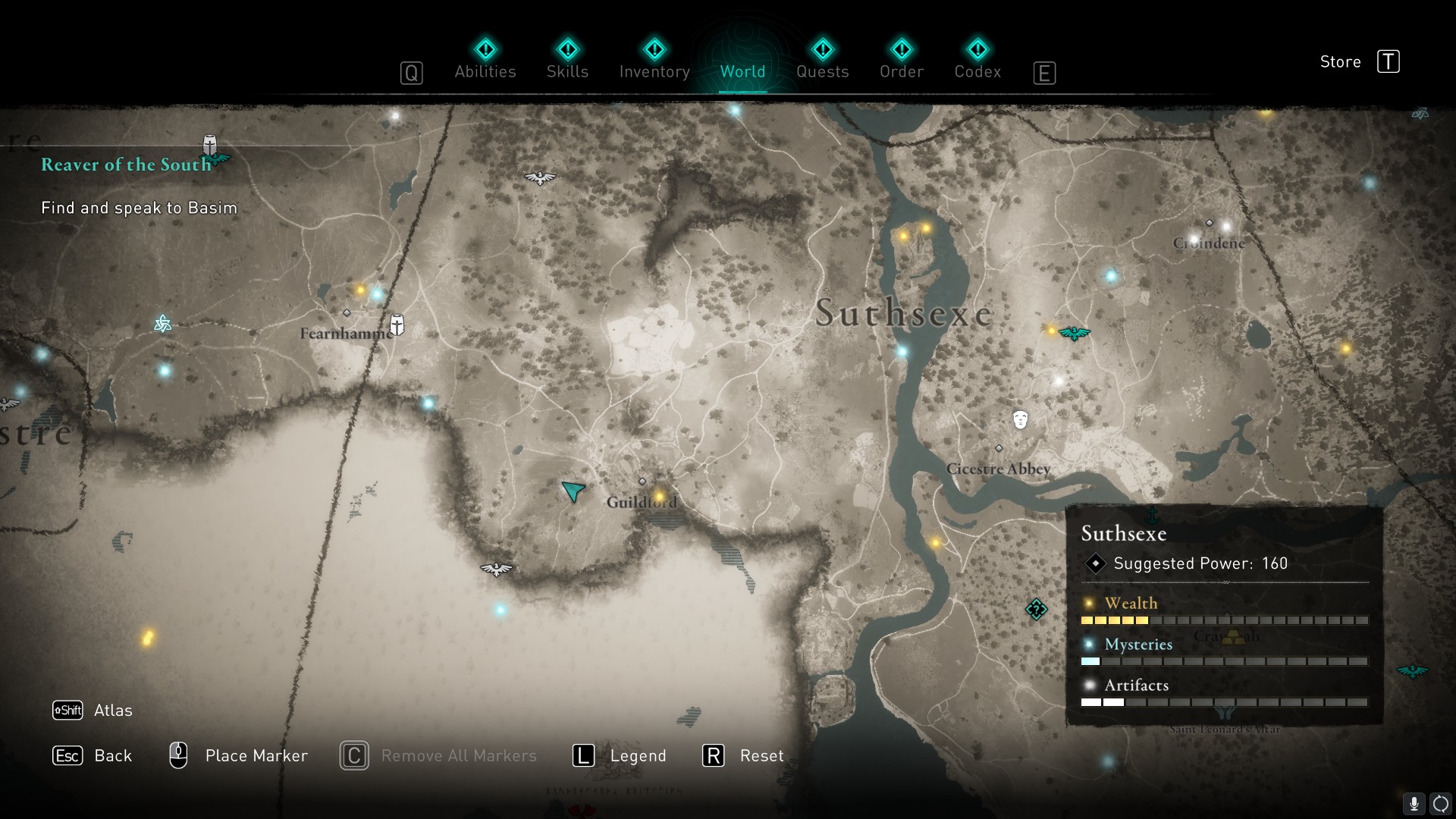Click the Reaver of the South quest tracker
Screen dimensions: 1456x819
pos(127,165)
